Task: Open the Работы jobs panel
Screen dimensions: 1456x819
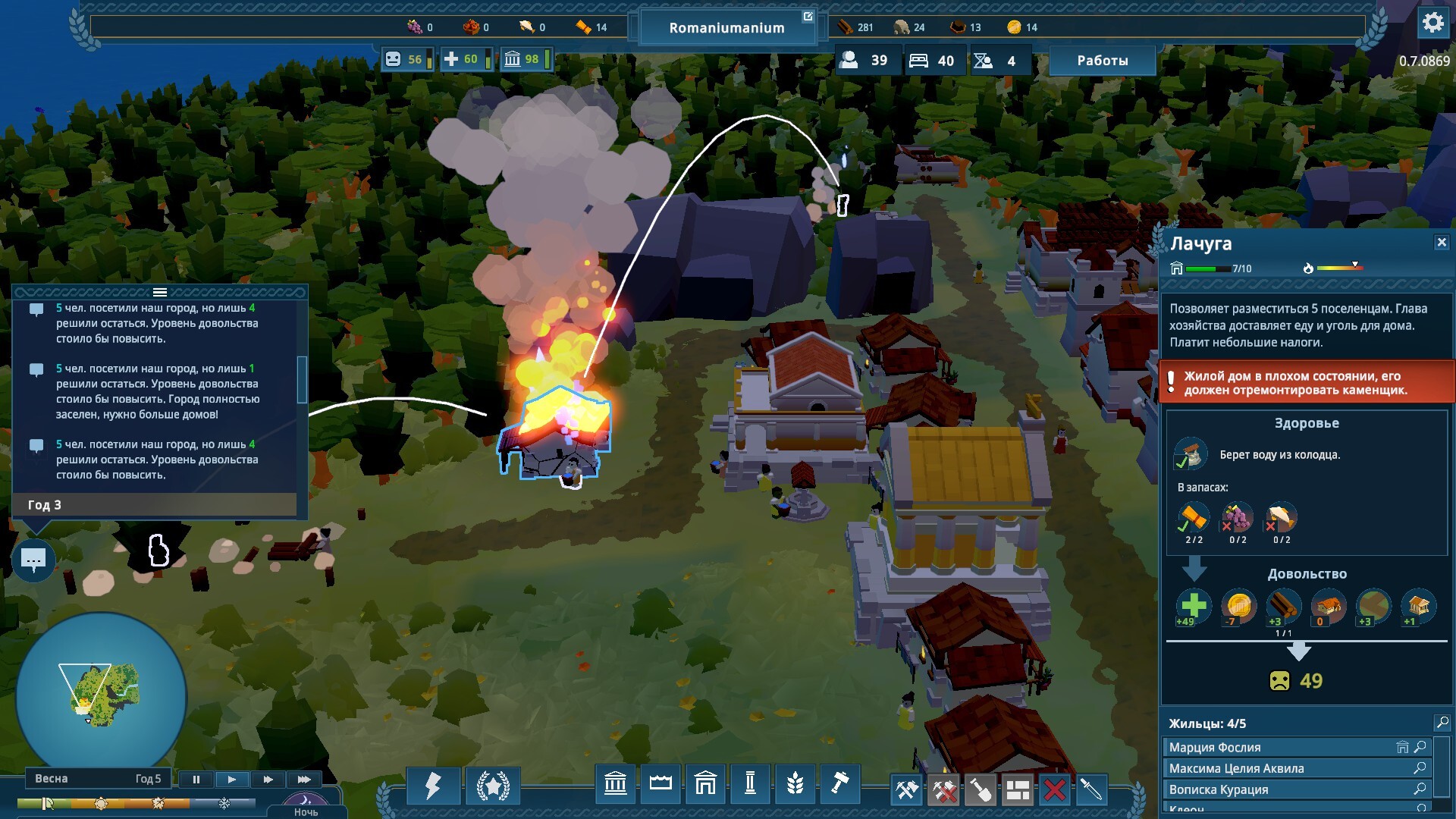Action: [1102, 61]
